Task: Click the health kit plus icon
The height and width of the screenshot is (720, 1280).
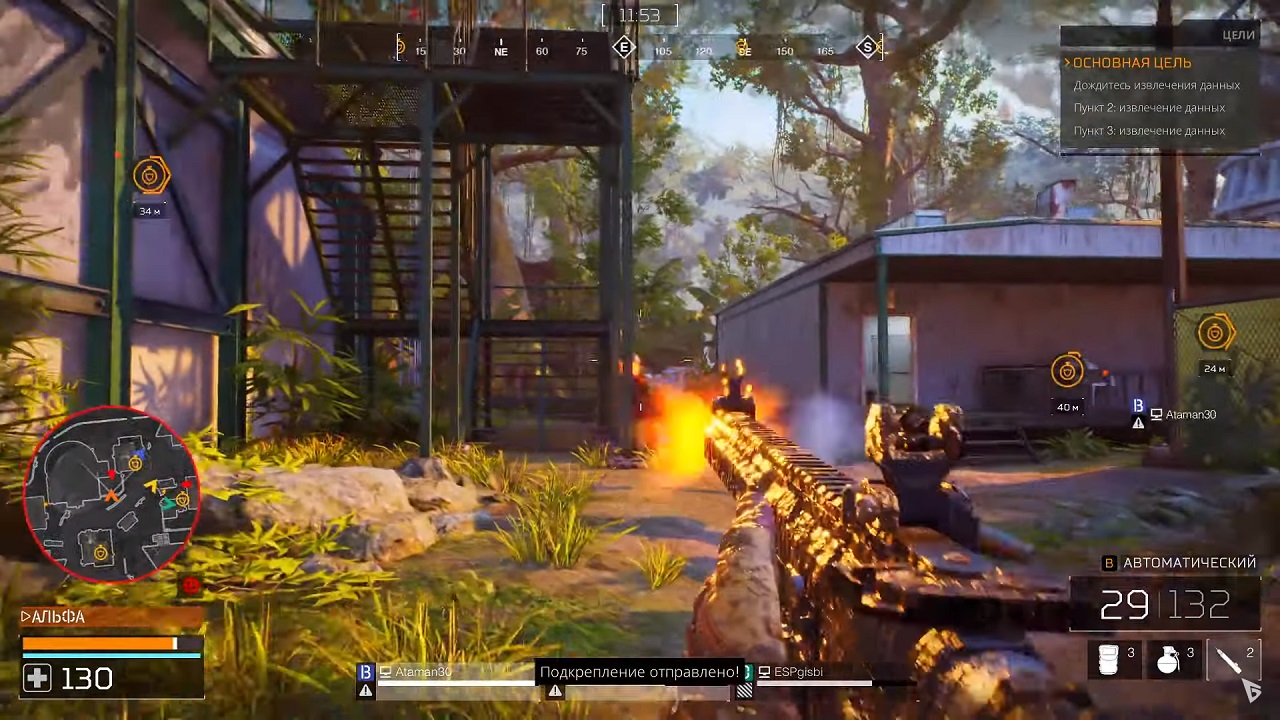Action: (x=37, y=679)
